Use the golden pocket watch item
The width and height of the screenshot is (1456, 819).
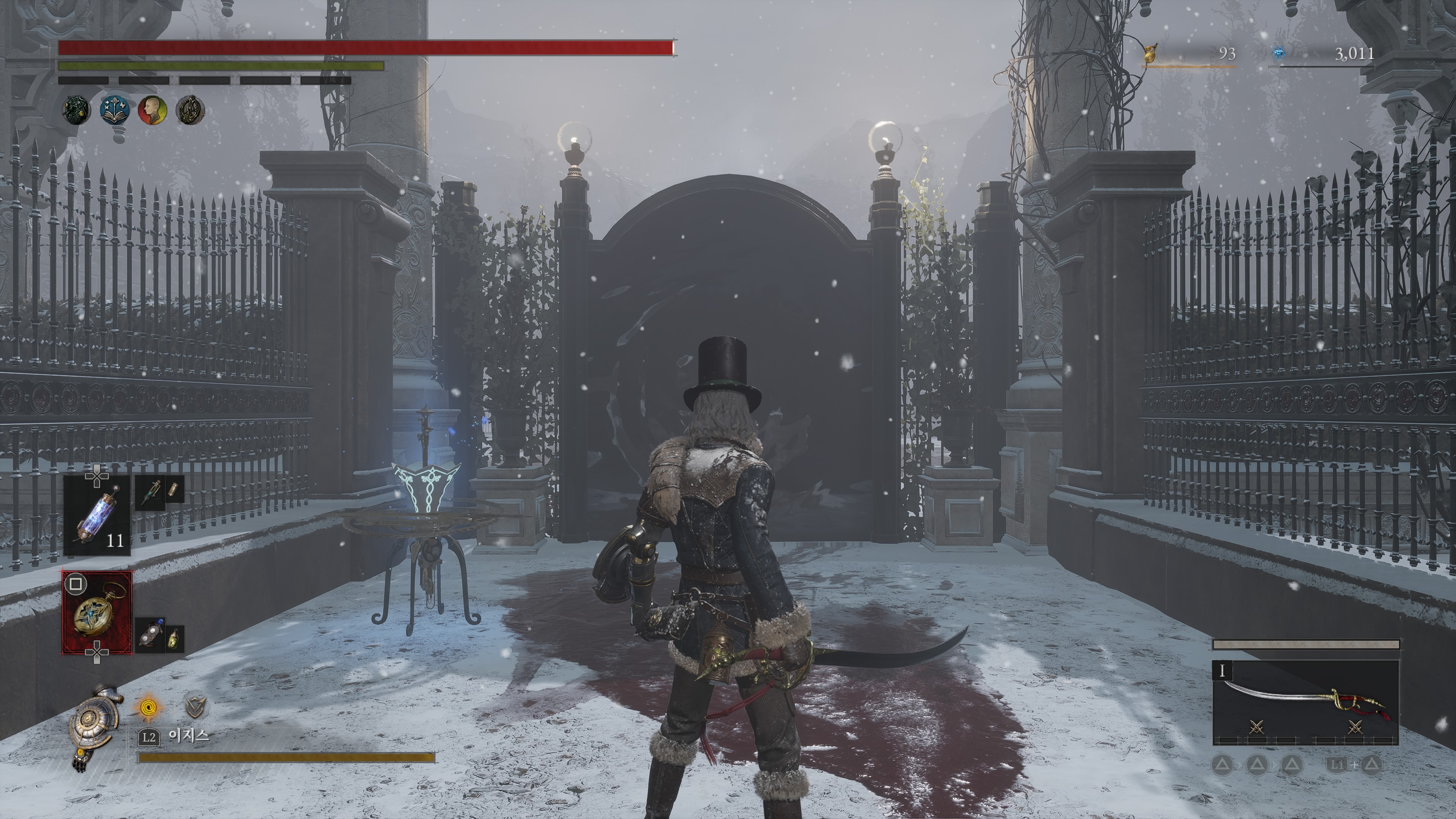pyautogui.click(x=97, y=613)
